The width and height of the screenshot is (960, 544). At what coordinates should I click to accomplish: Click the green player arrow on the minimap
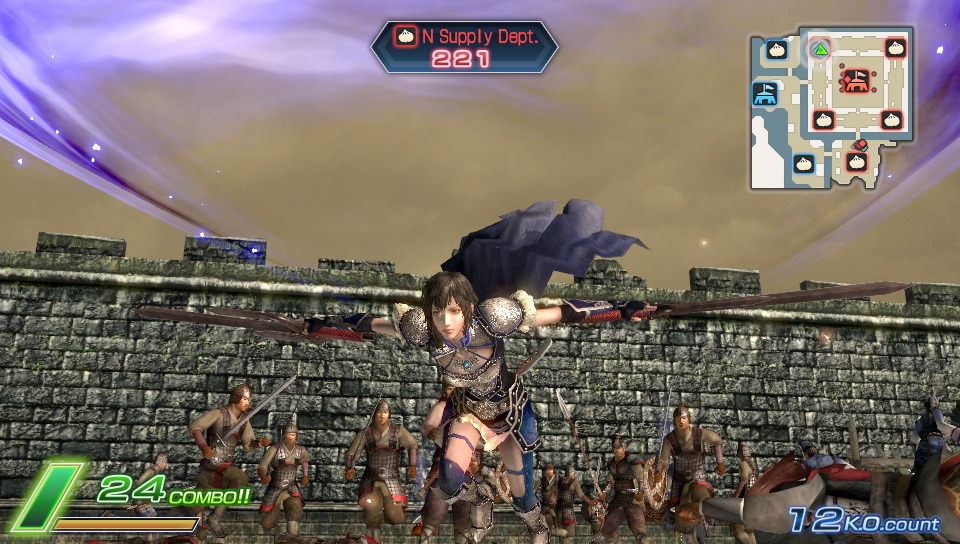click(x=820, y=48)
